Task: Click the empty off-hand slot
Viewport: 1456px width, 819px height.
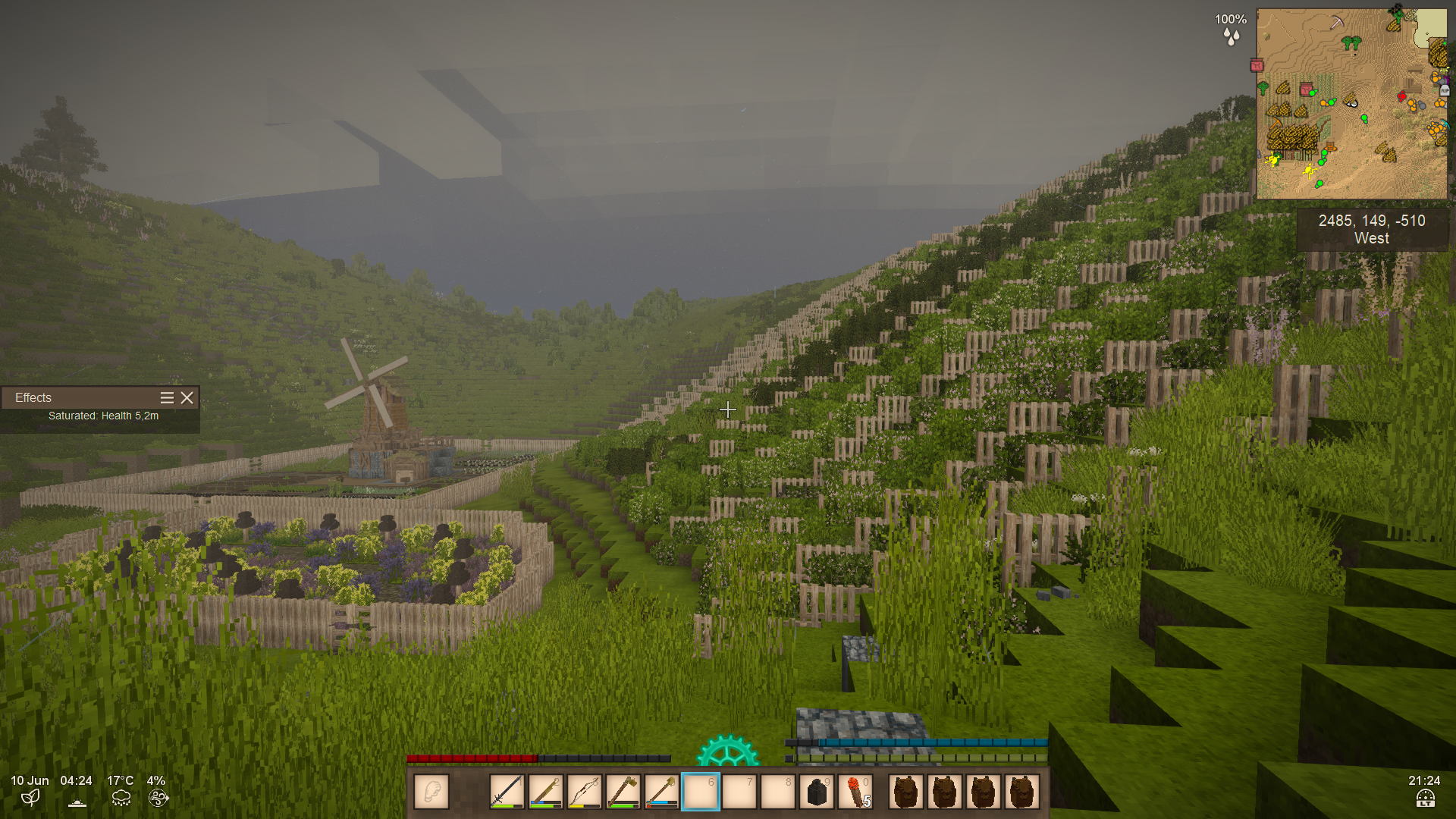Action: tap(431, 792)
